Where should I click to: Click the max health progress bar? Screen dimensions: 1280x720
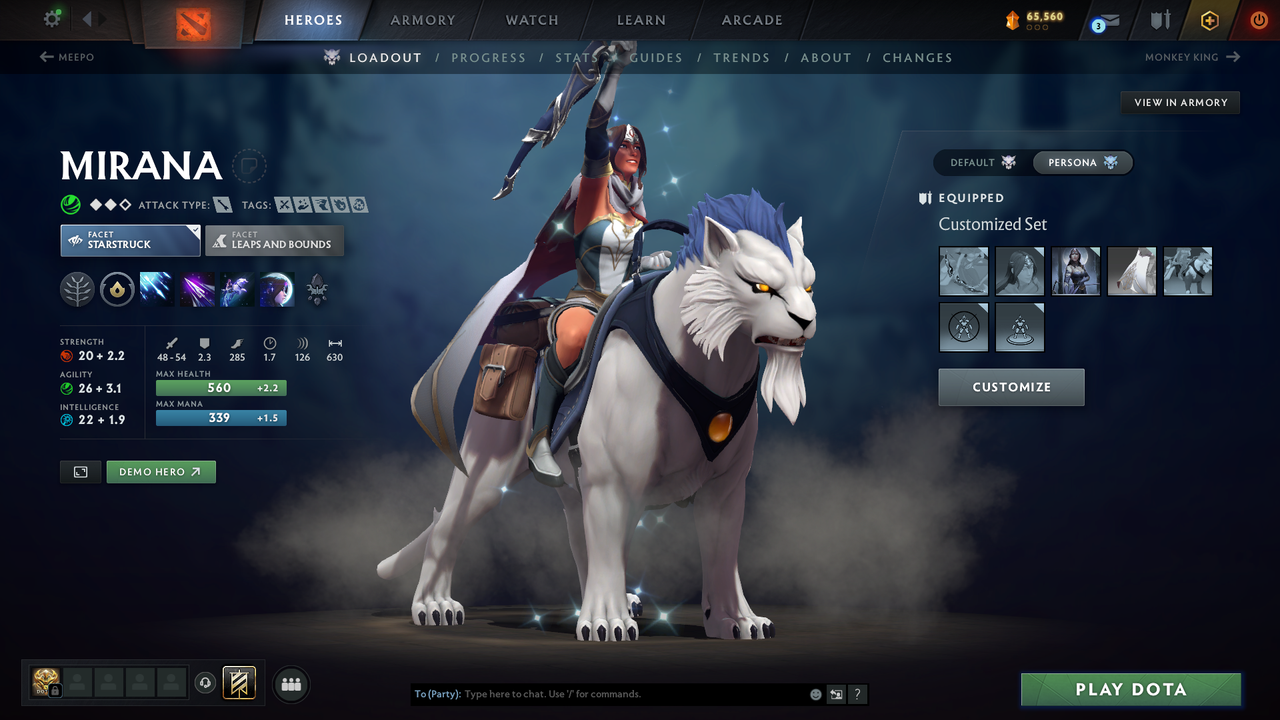[221, 387]
